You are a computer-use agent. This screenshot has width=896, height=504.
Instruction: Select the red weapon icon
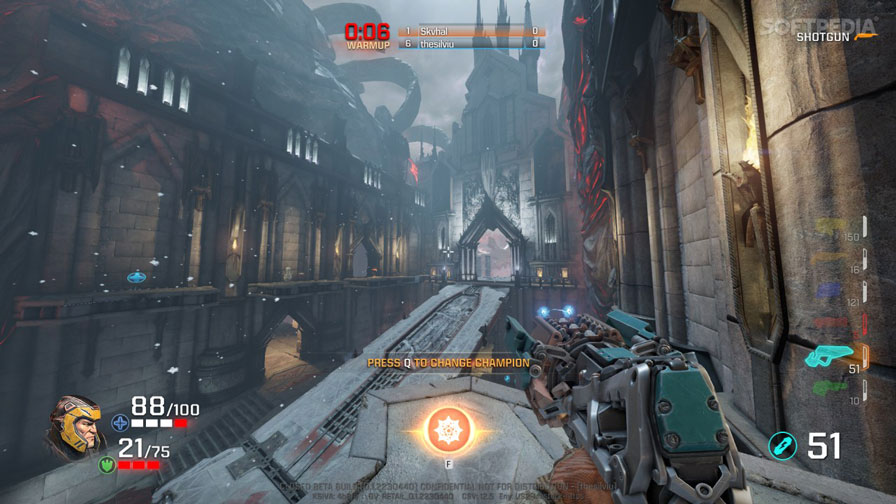(x=829, y=322)
